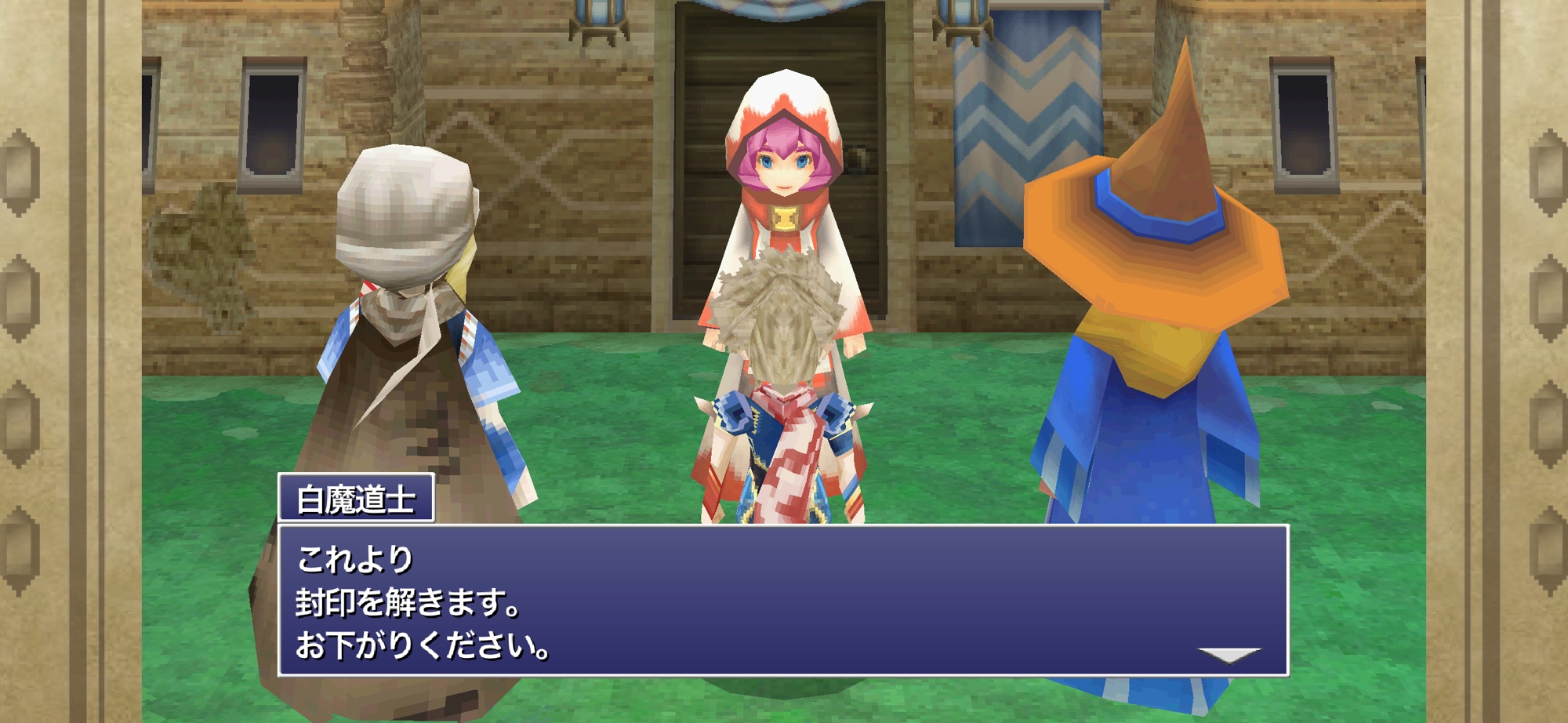
Task: Tap the white mage dialogue text box
Action: [782, 601]
